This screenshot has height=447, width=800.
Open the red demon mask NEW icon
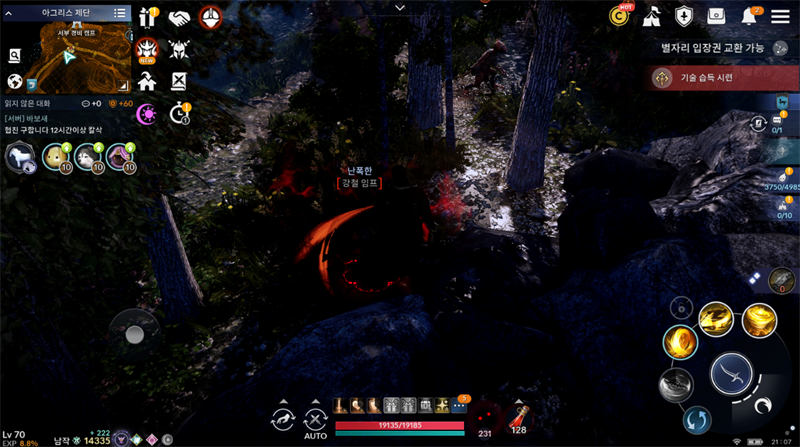(148, 49)
